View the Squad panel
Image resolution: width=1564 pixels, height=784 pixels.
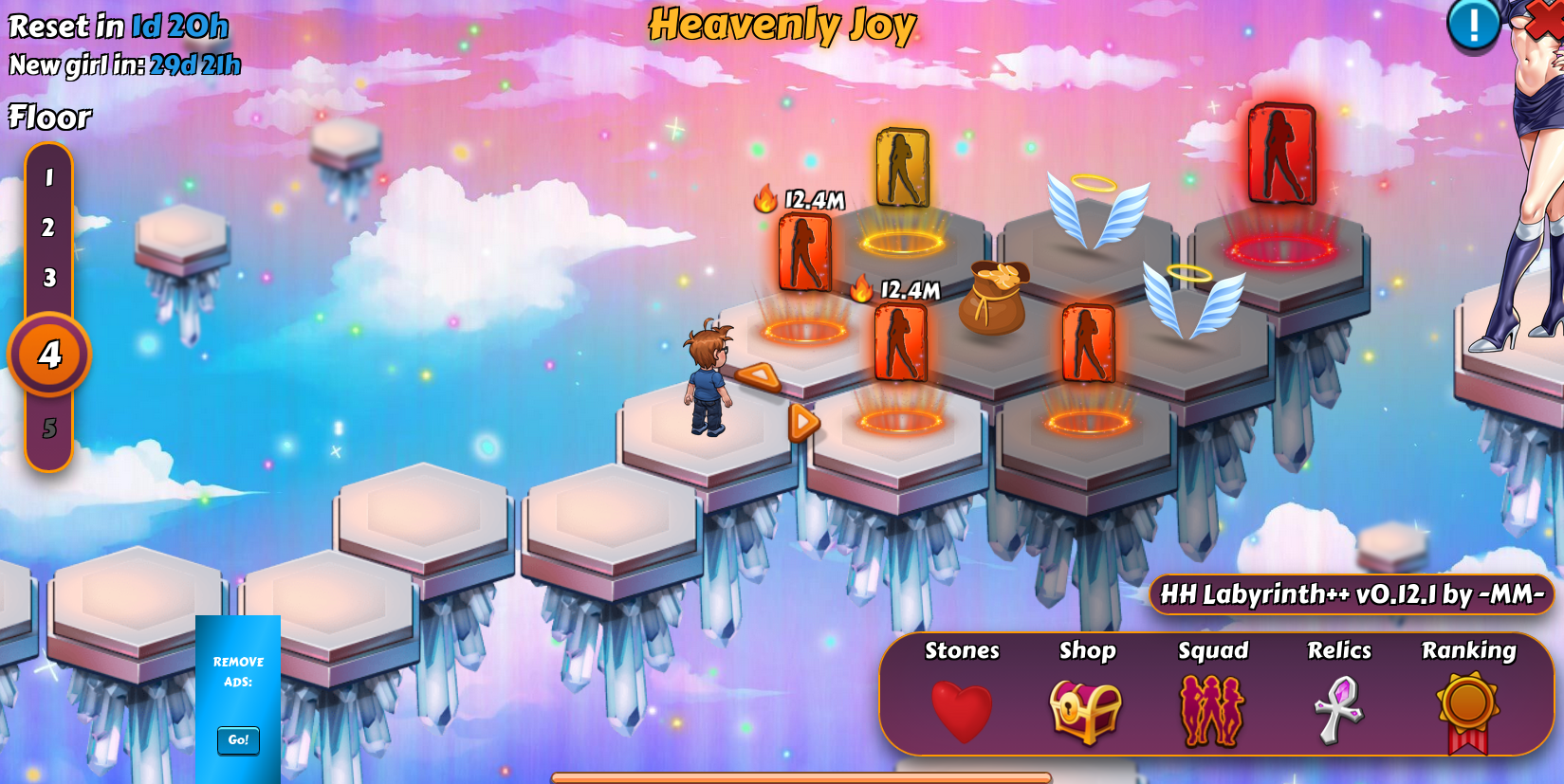[1211, 709]
